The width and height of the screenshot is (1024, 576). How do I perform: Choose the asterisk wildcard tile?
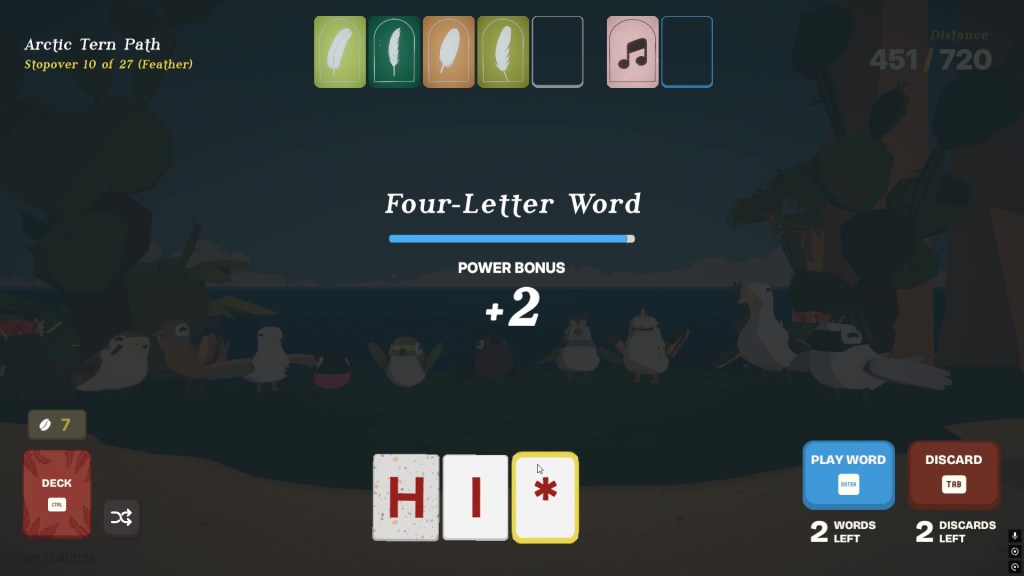click(545, 497)
